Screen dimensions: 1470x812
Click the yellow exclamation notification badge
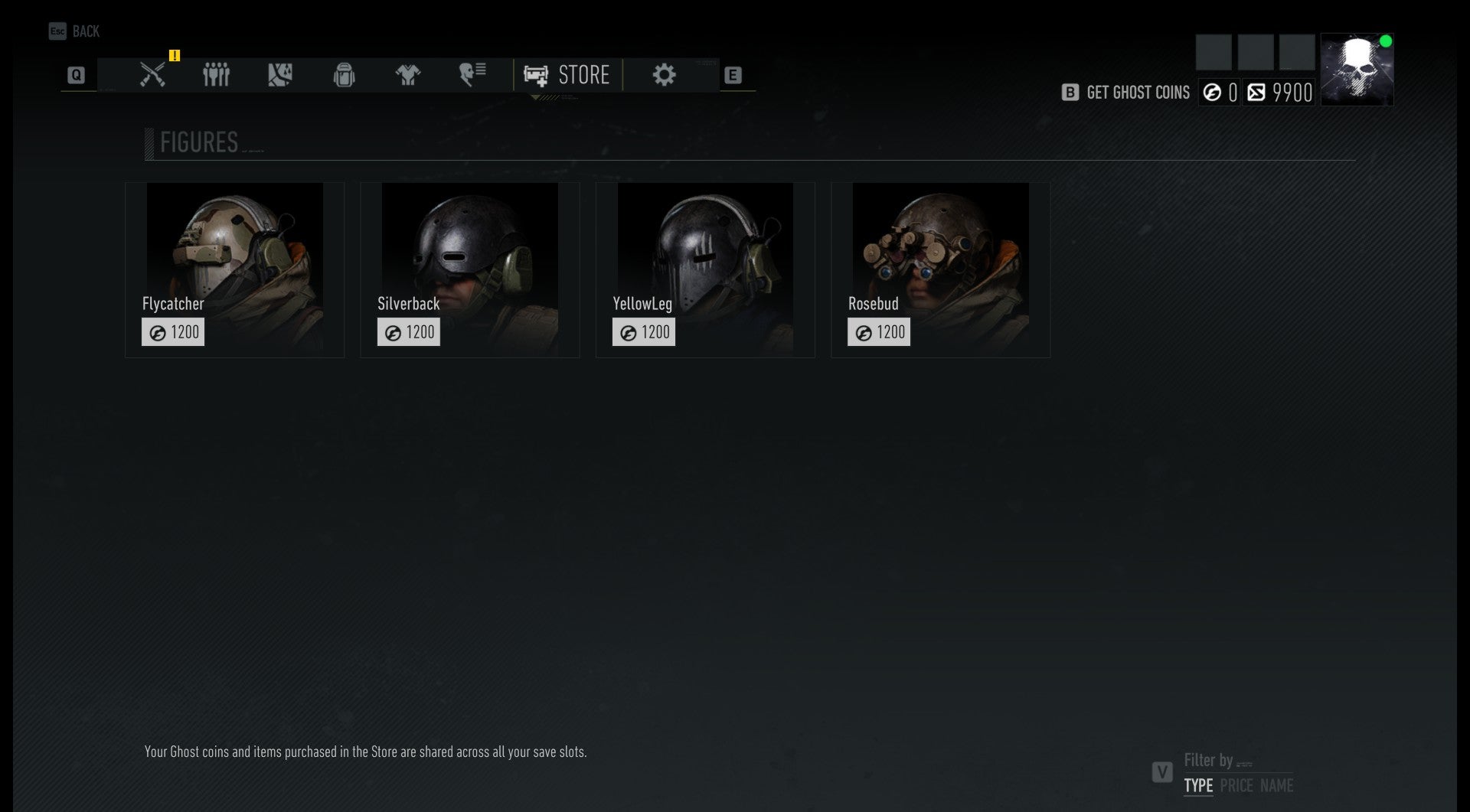[x=174, y=56]
